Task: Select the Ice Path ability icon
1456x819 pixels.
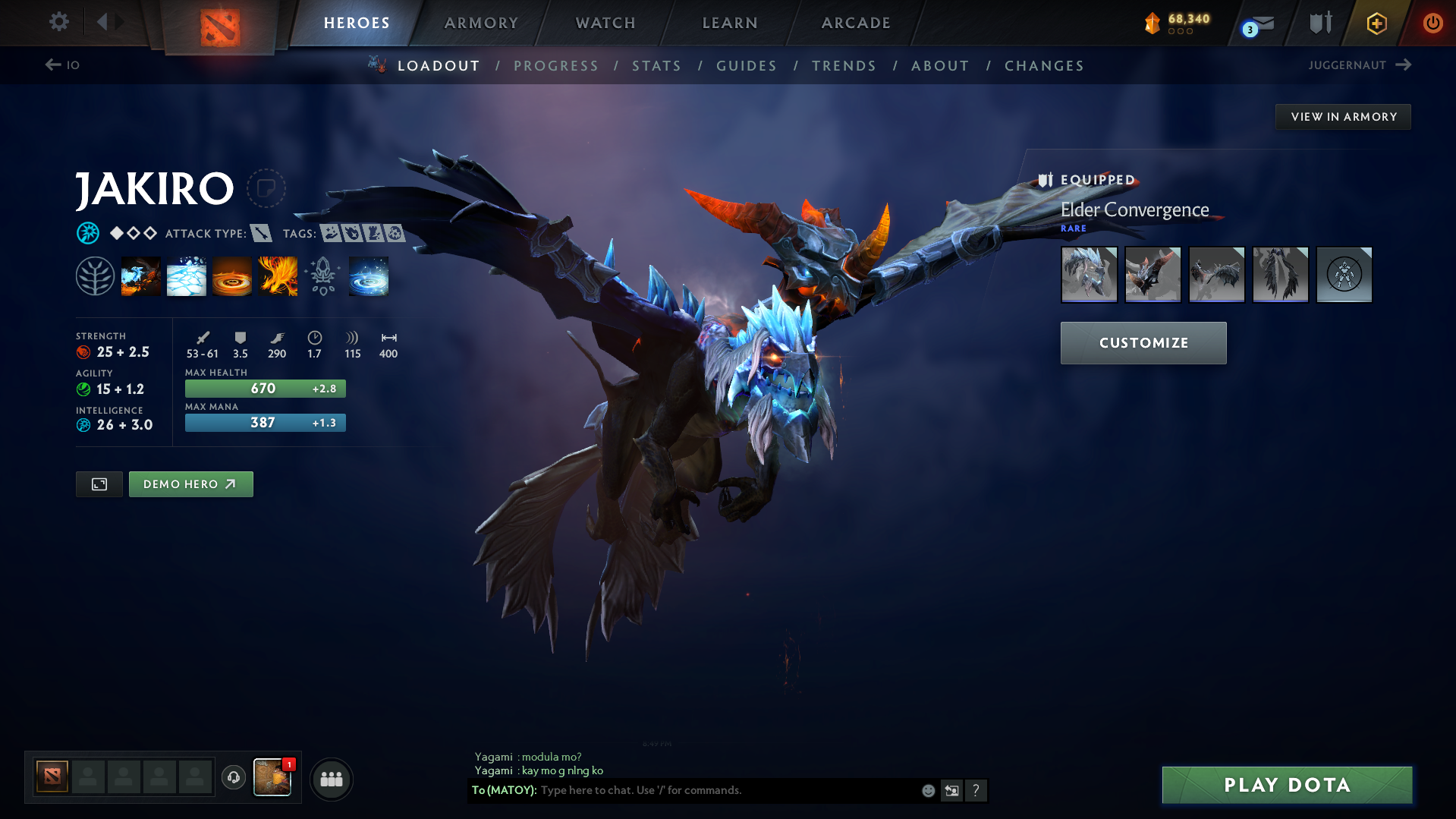Action: [186, 275]
